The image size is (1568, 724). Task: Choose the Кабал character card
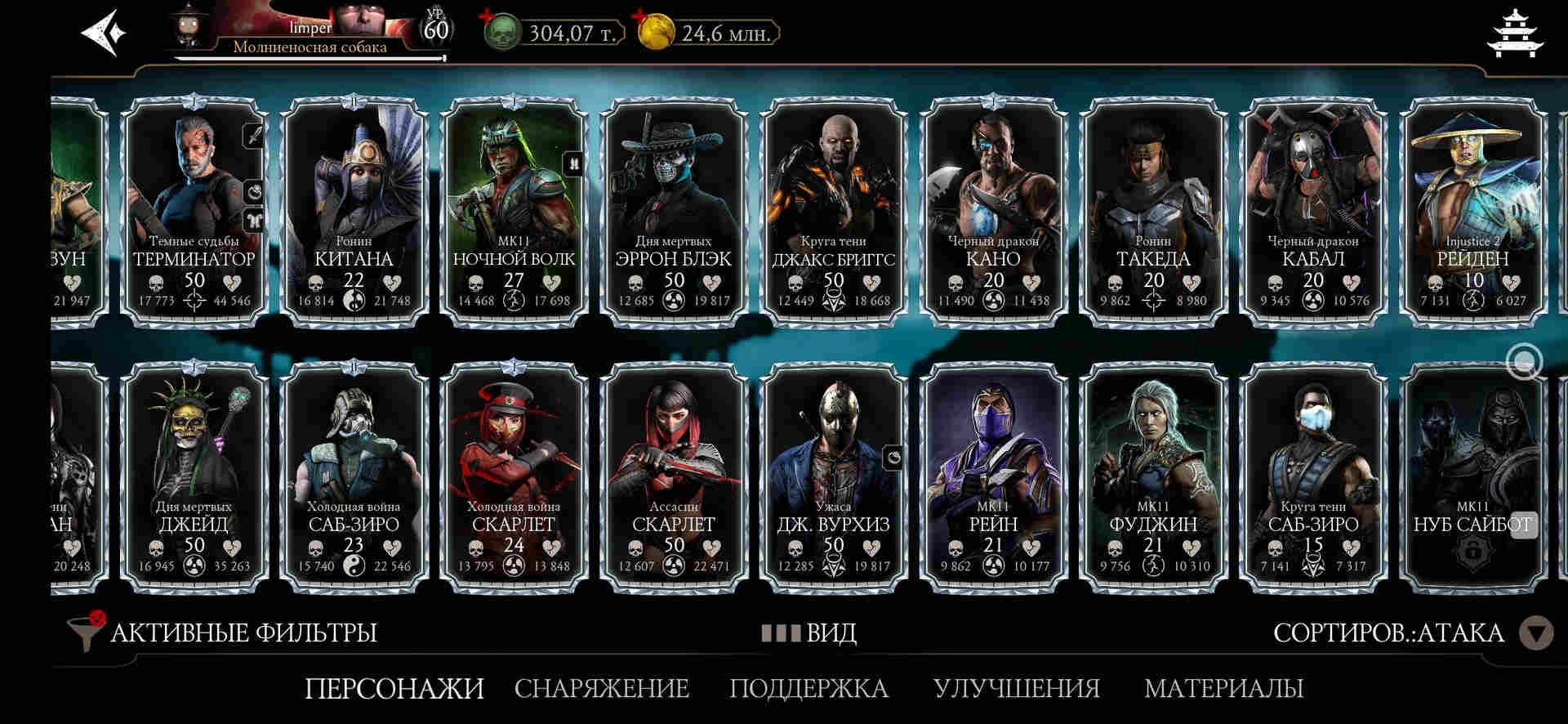(1312, 212)
